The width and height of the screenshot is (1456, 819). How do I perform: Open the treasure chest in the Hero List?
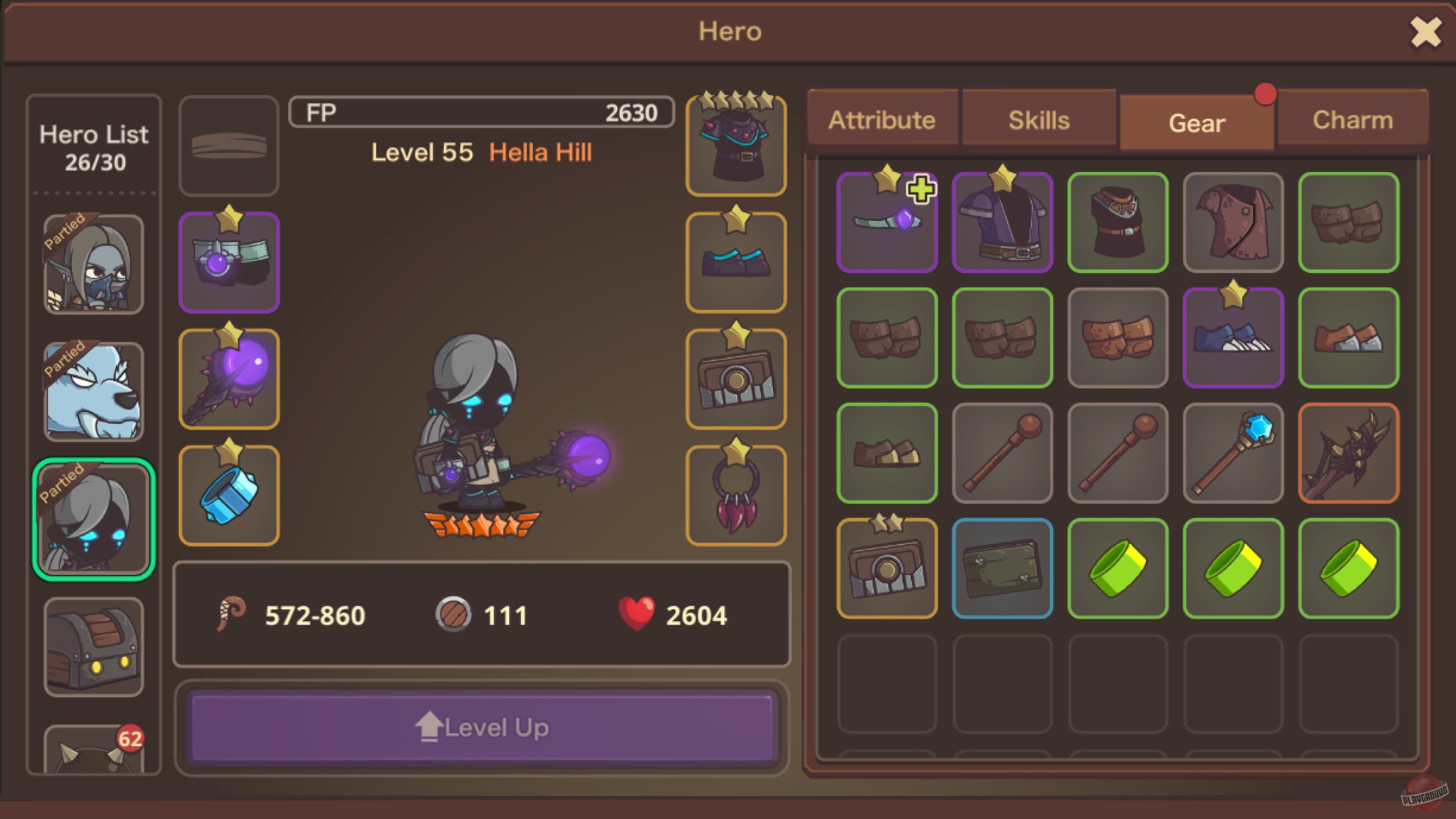(x=94, y=643)
